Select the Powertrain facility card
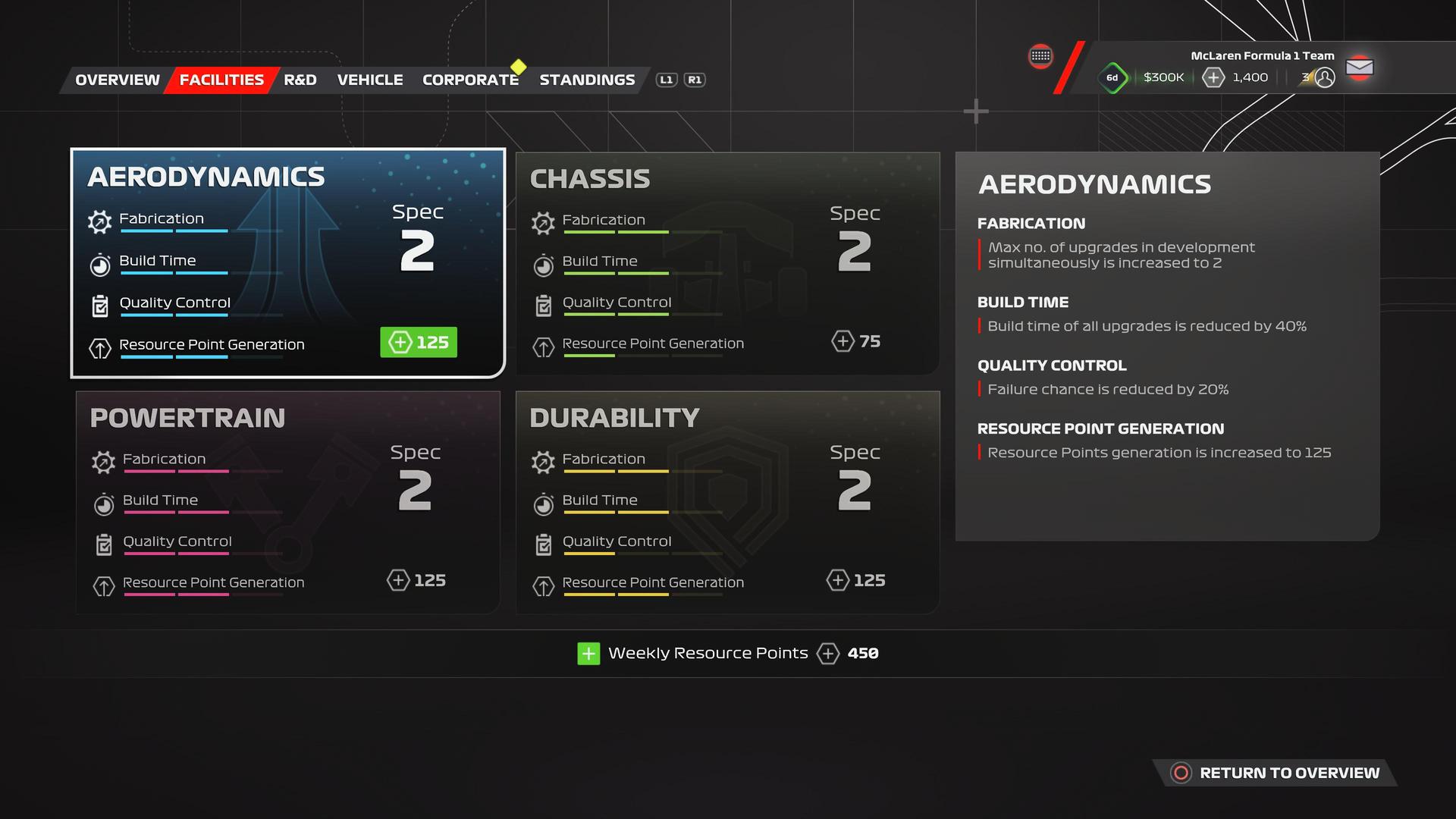Screen dimensions: 1456x819 pyautogui.click(x=287, y=502)
